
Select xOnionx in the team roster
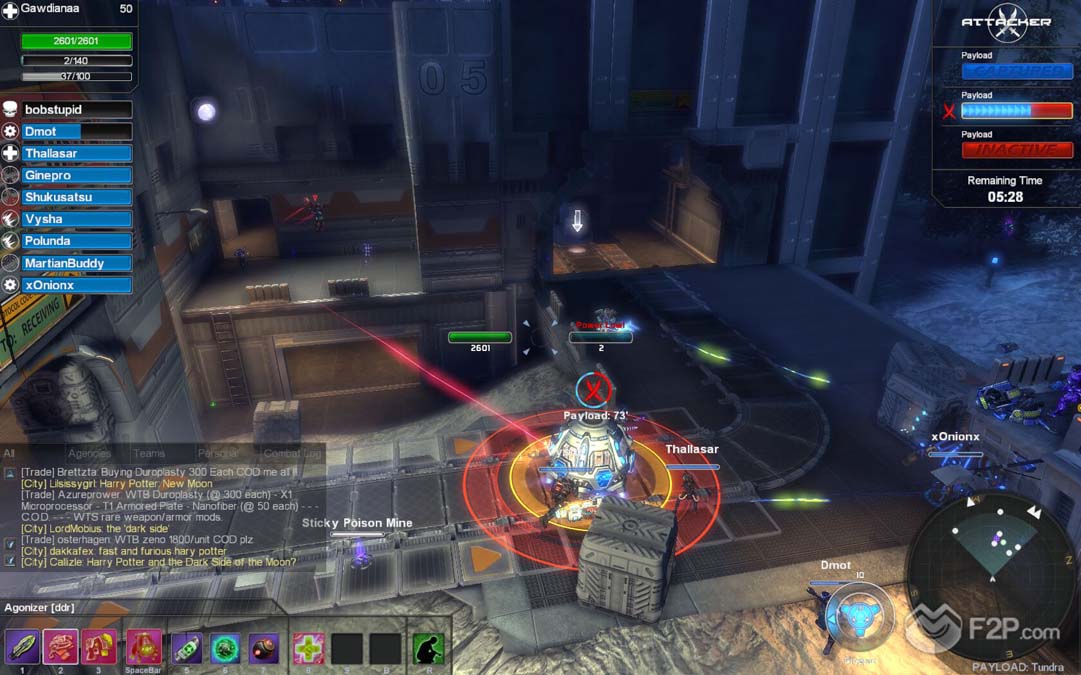[76, 285]
